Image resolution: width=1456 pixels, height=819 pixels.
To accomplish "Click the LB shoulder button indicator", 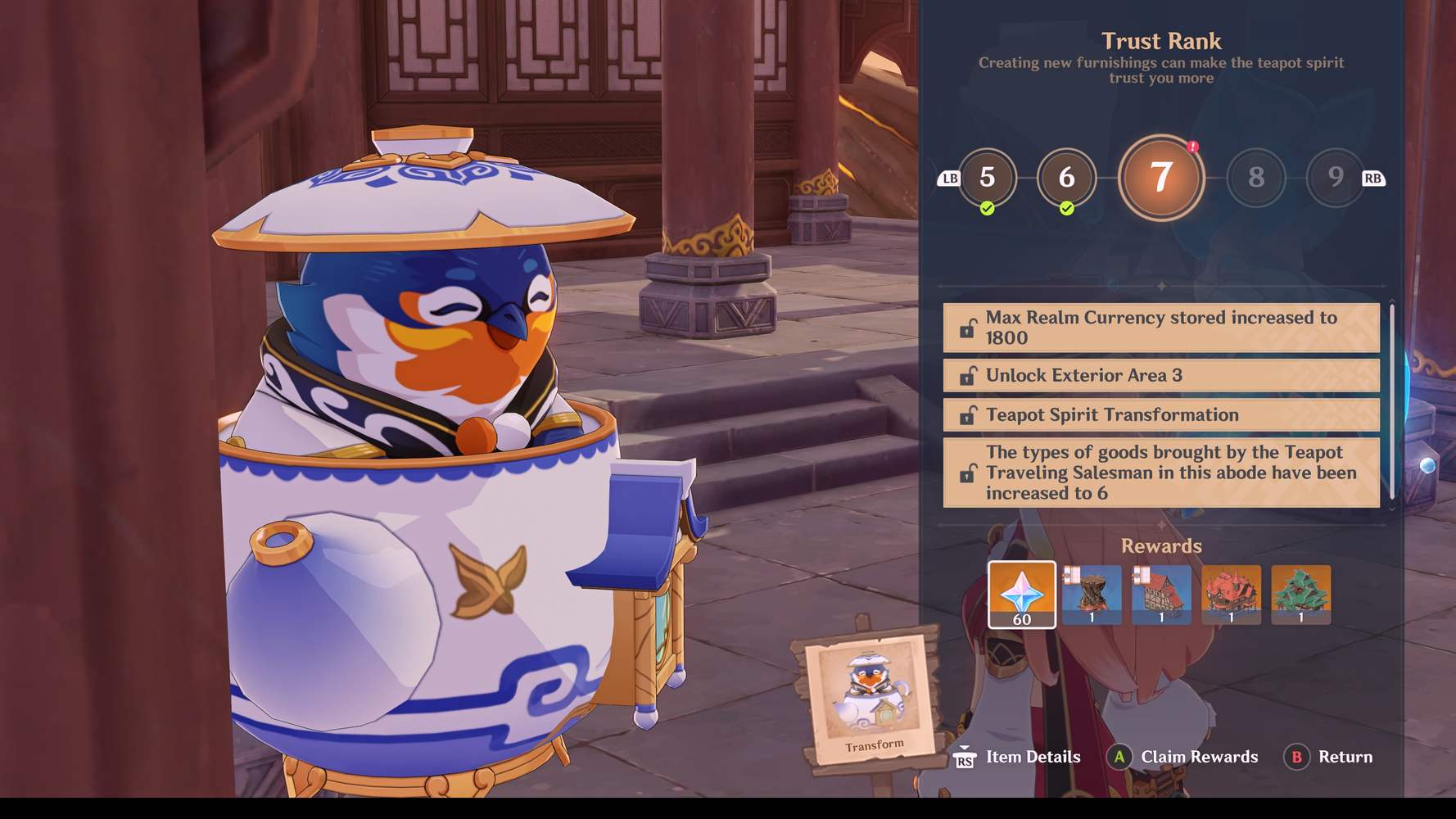I will click(949, 177).
